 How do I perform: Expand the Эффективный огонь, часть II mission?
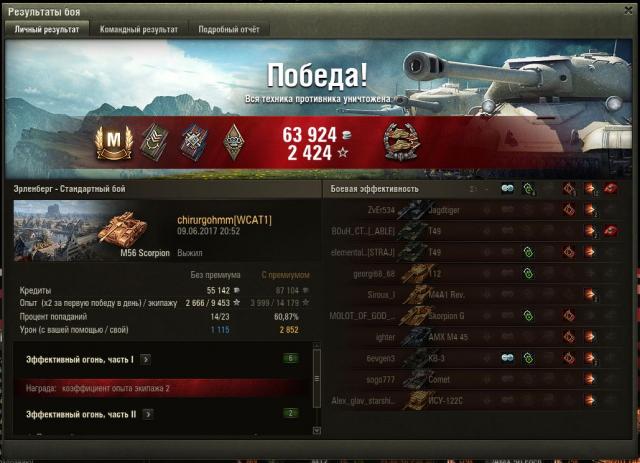click(x=146, y=413)
